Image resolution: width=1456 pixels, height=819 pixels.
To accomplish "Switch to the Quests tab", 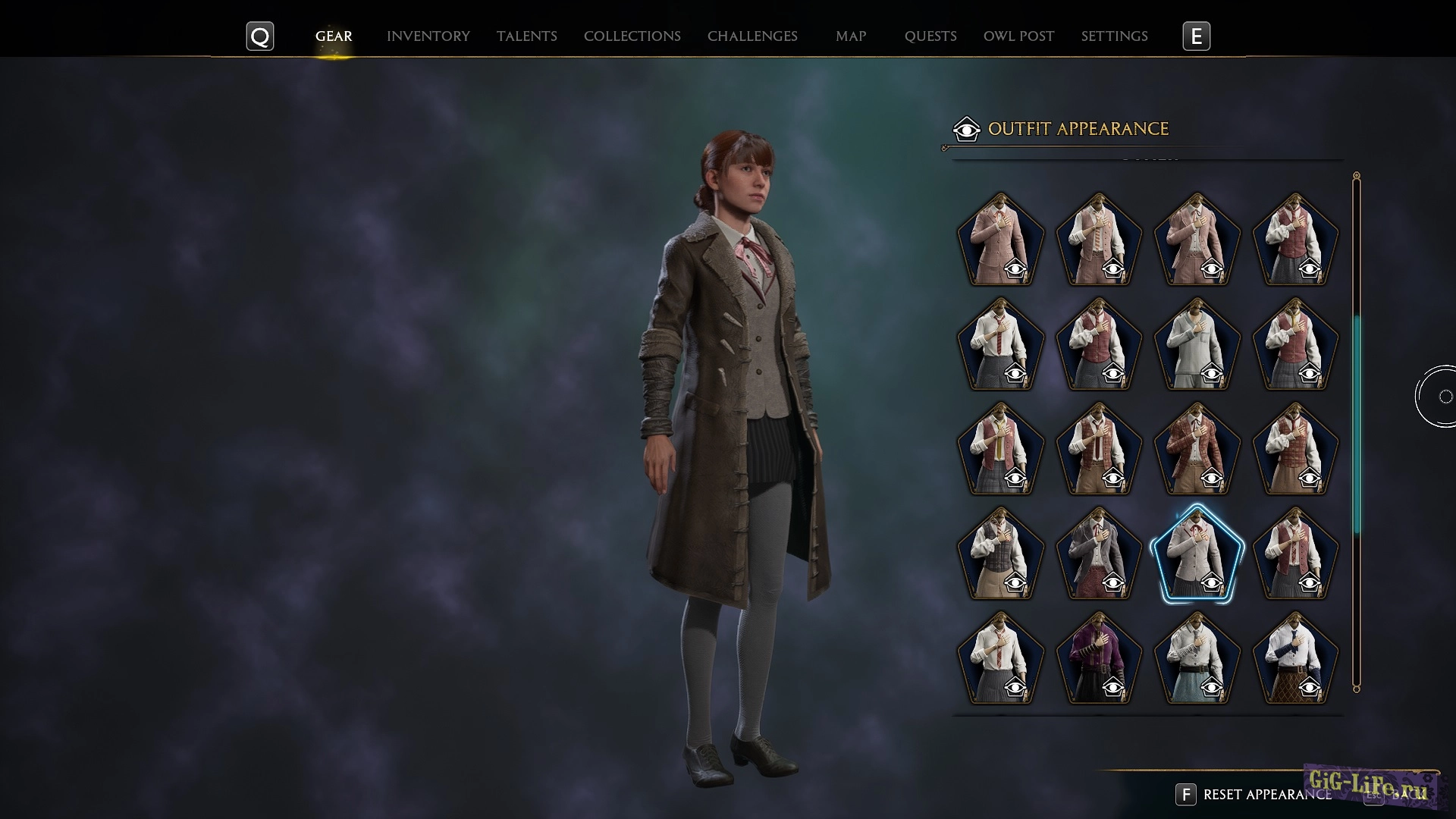I will point(930,36).
